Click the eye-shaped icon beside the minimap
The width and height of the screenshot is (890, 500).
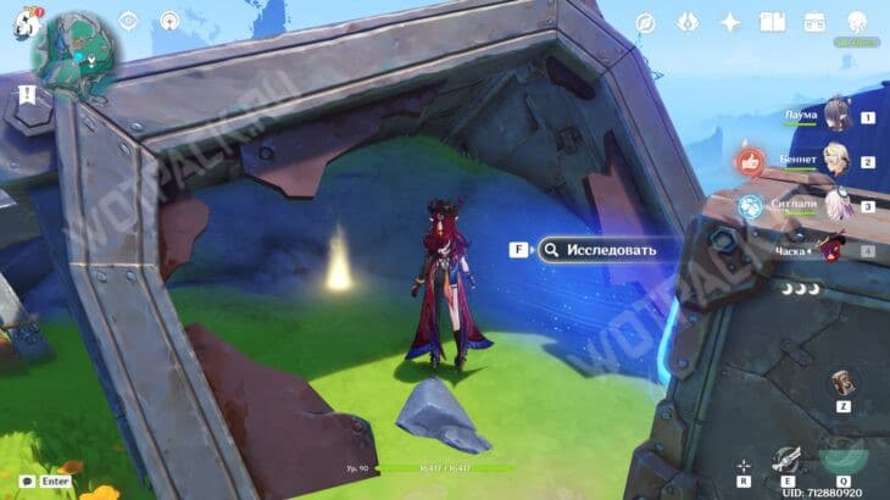[x=129, y=20]
